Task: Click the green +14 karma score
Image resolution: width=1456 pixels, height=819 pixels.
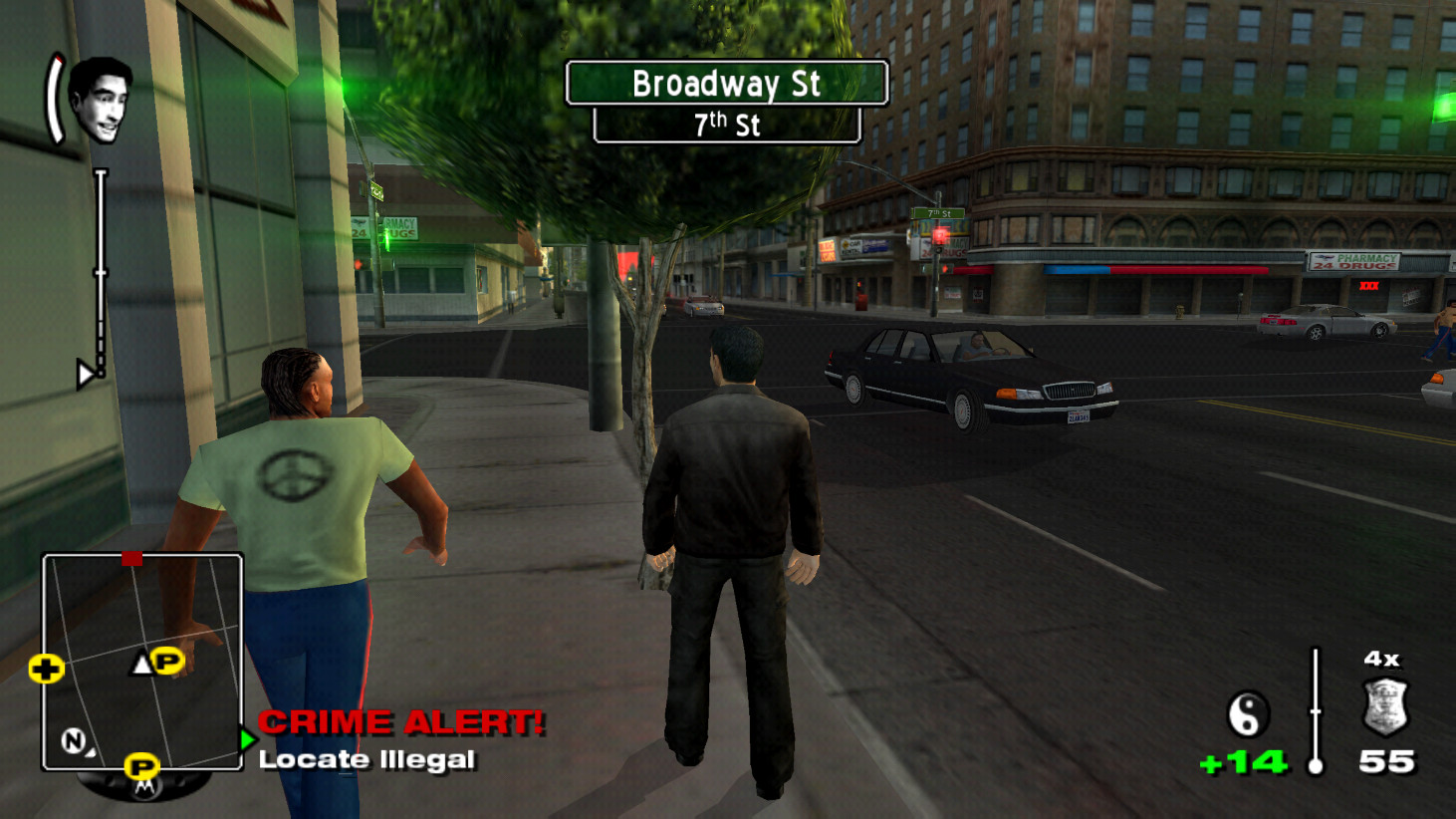Action: [1243, 759]
